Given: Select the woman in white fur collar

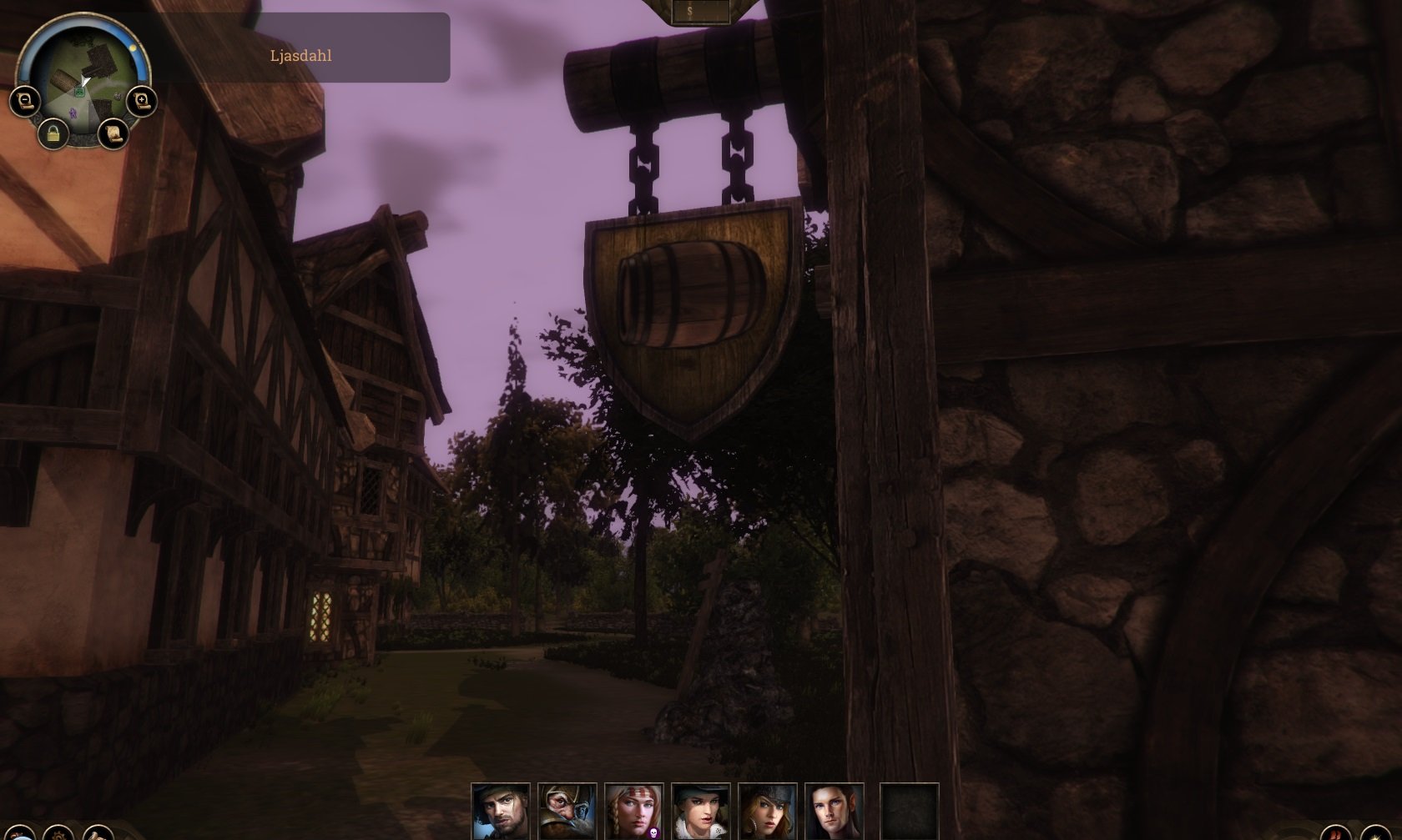Looking at the screenshot, I should pos(700,811).
